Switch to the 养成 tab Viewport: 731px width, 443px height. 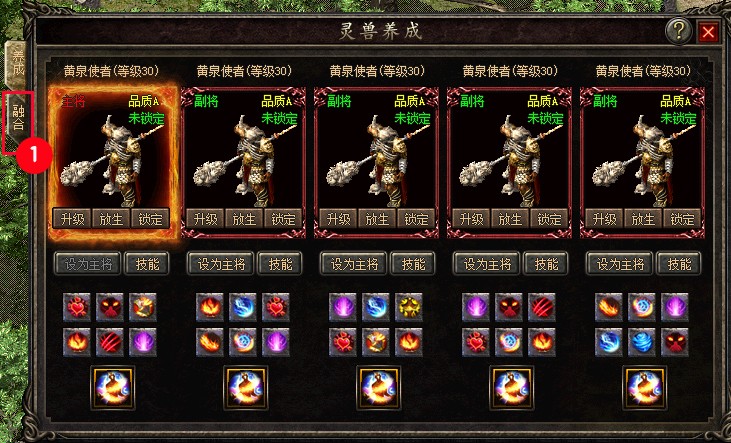(18, 66)
